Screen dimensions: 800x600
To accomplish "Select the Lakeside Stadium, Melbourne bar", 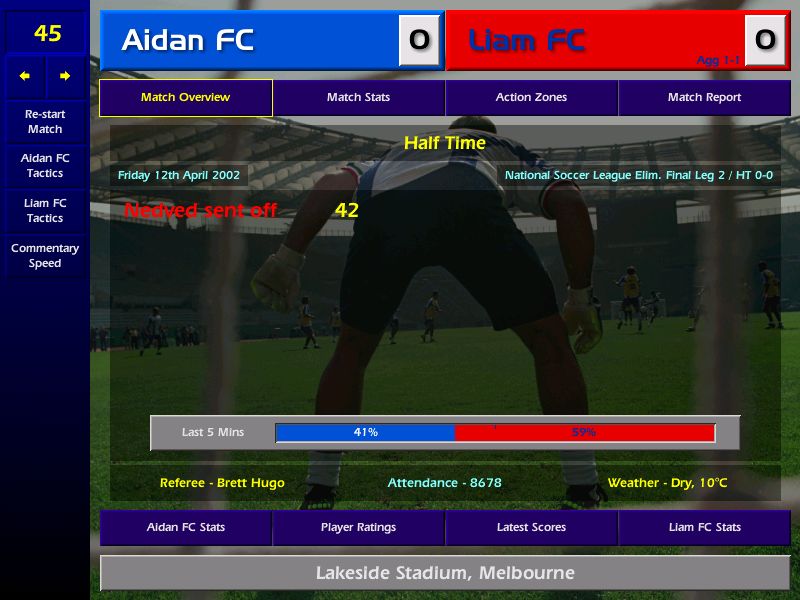I will [x=445, y=573].
